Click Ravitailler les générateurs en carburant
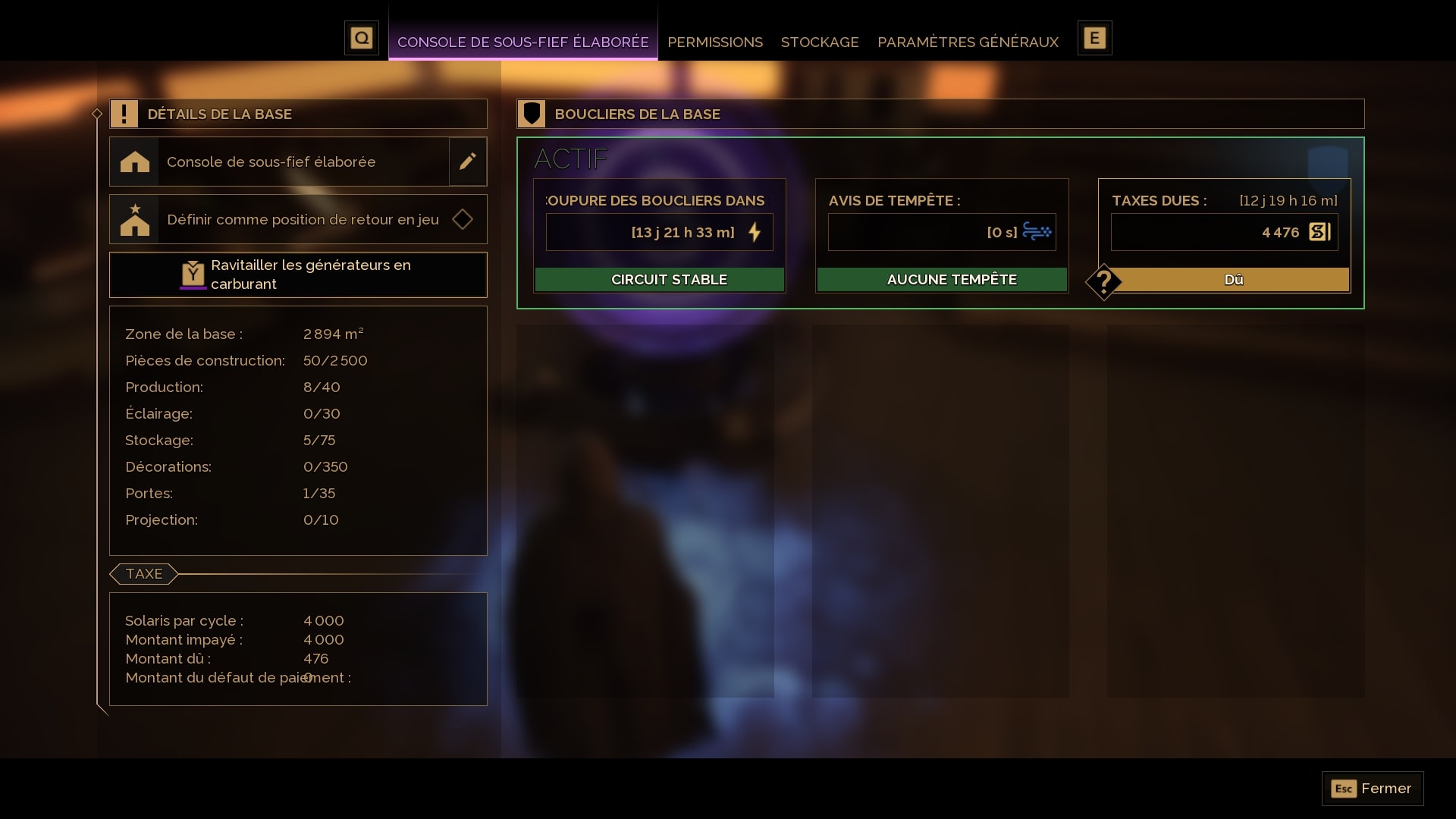 [x=298, y=275]
